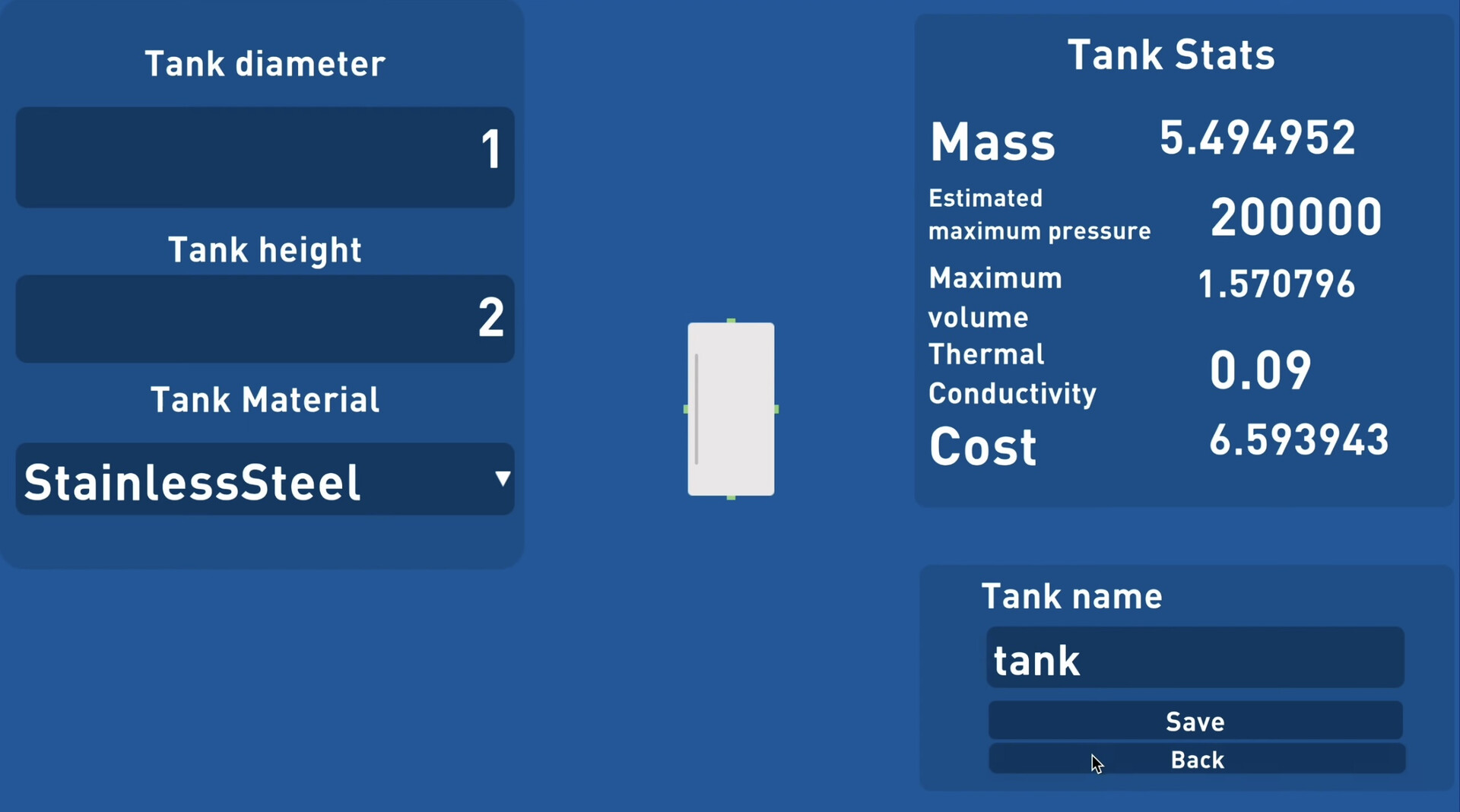Click the left green handle on the tank
1460x812 pixels.
[685, 409]
